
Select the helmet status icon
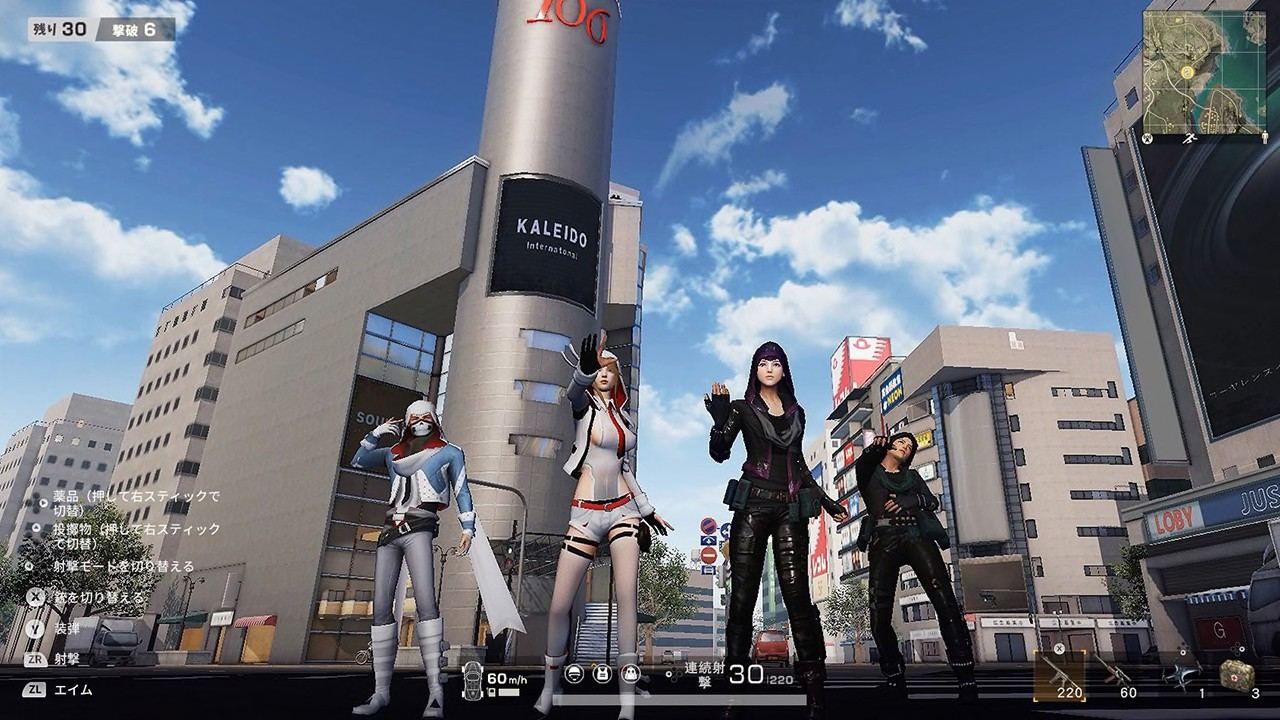point(573,673)
